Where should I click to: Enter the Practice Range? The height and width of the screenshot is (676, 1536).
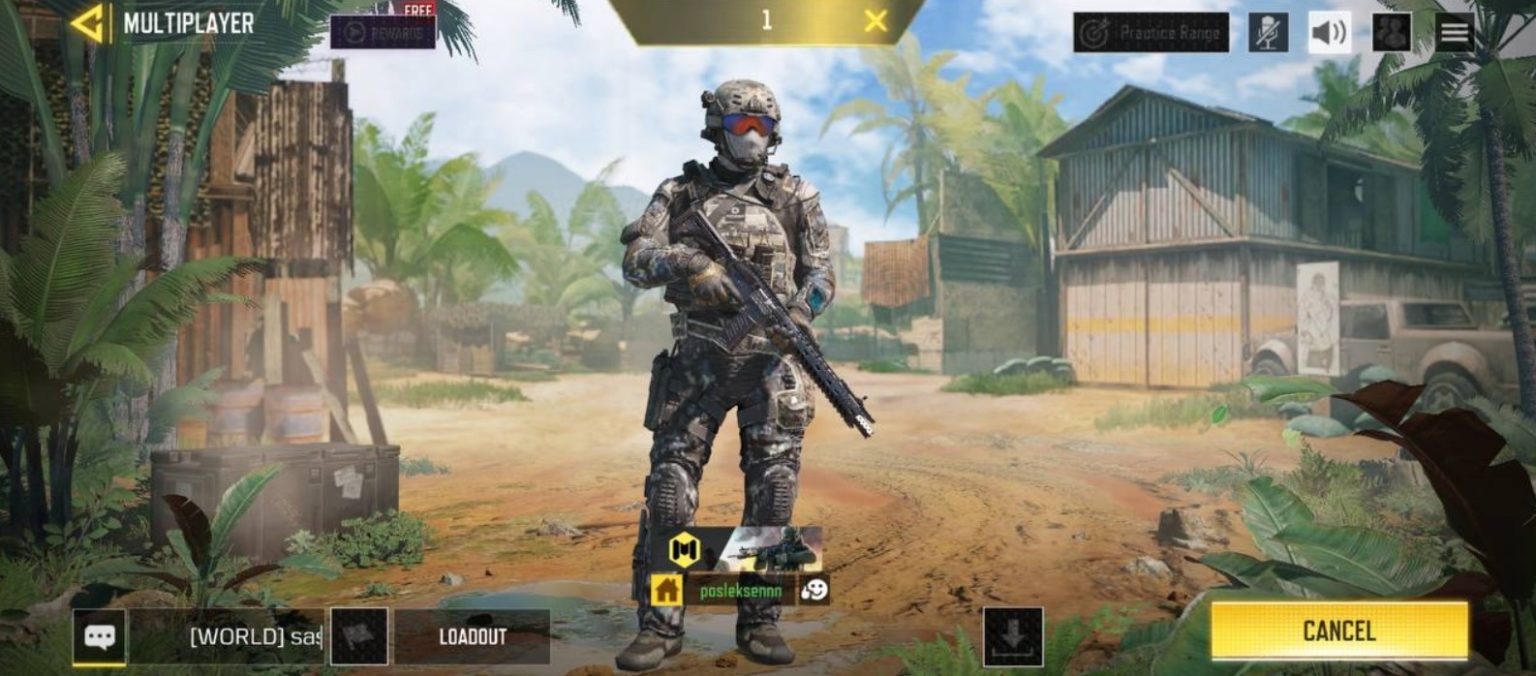pos(1151,33)
